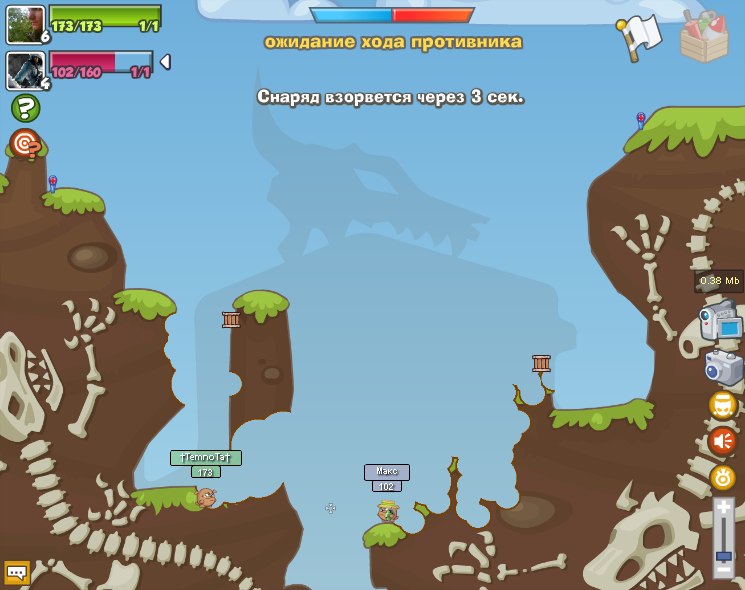Start recording with the video camera icon
The height and width of the screenshot is (590, 745).
click(x=720, y=323)
